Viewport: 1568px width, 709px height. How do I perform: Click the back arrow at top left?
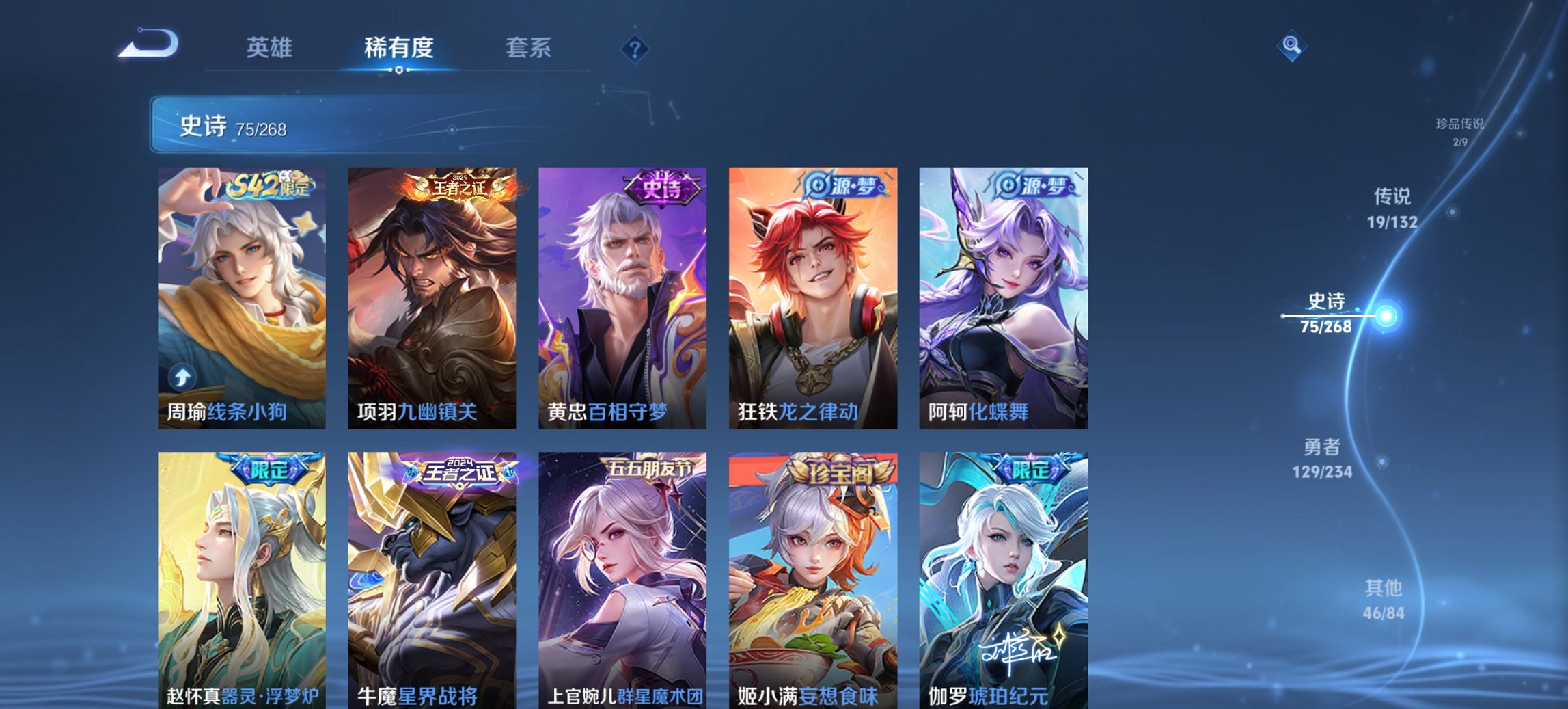click(147, 46)
